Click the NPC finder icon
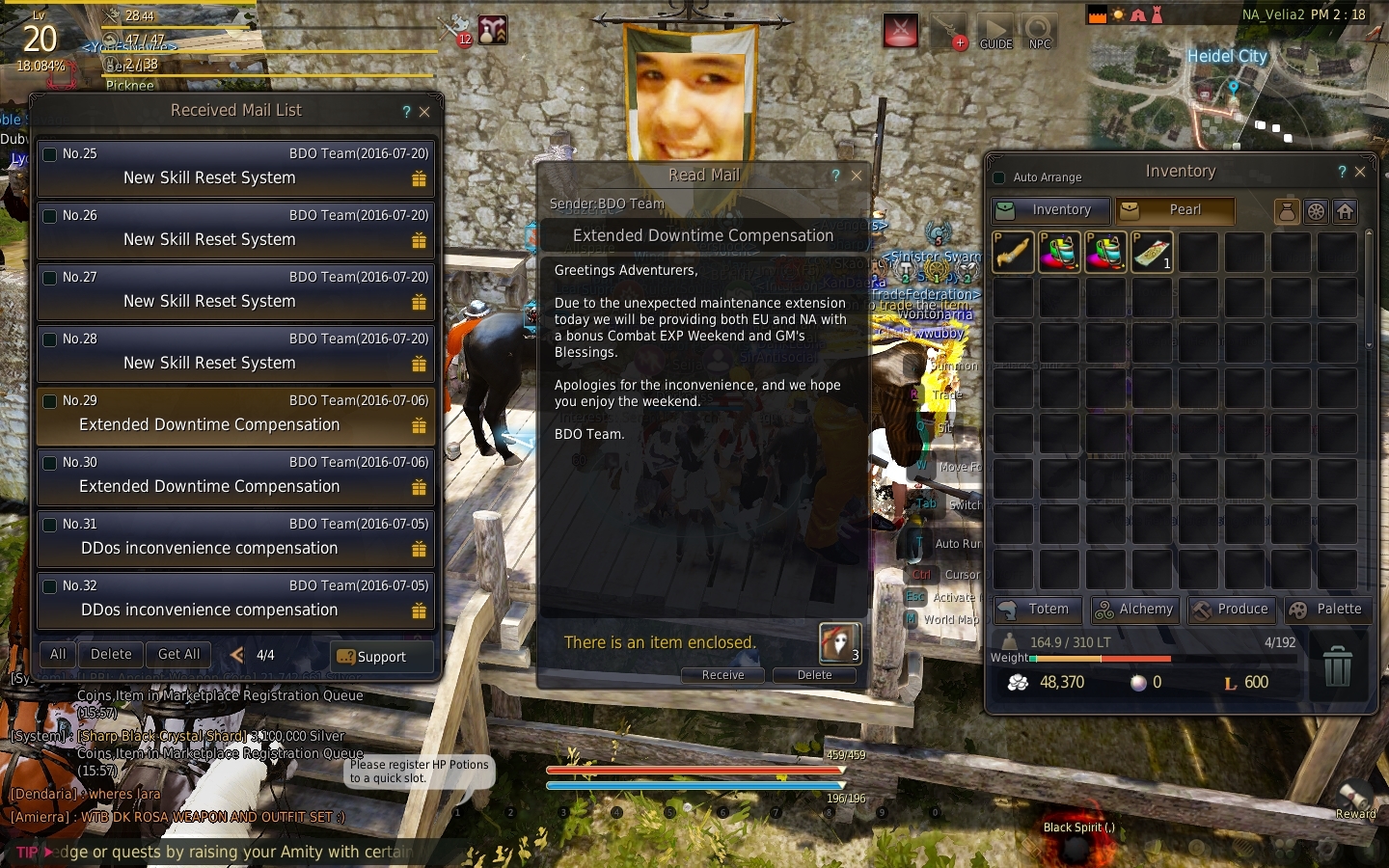 (1040, 31)
